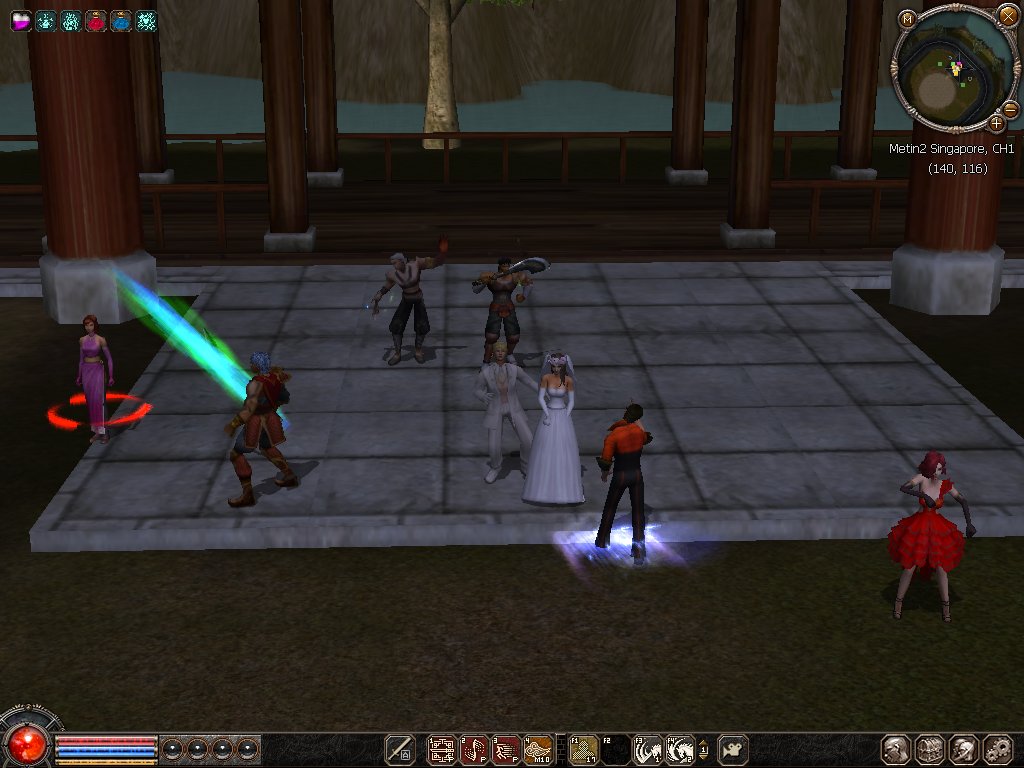
Task: Zoom in the minimap with the plus button
Action: (997, 124)
